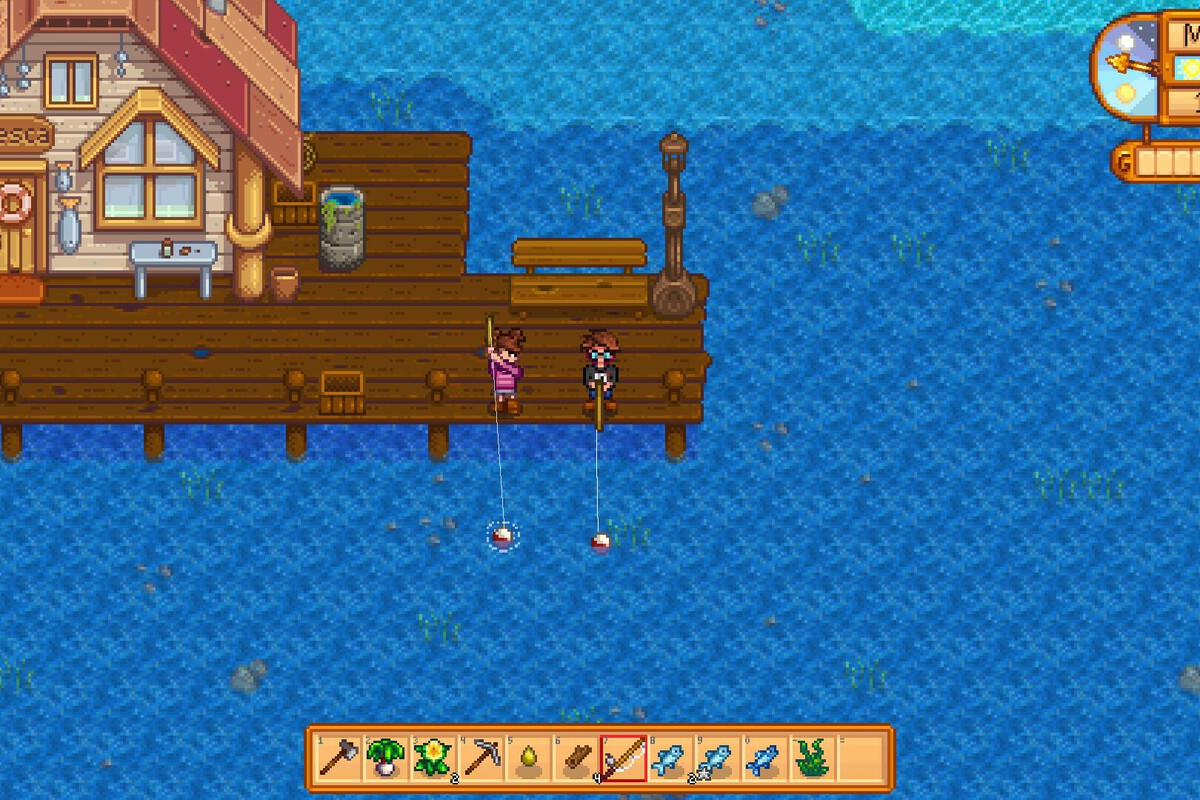Click the highlighted fishing rod slot

pyautogui.click(x=623, y=759)
